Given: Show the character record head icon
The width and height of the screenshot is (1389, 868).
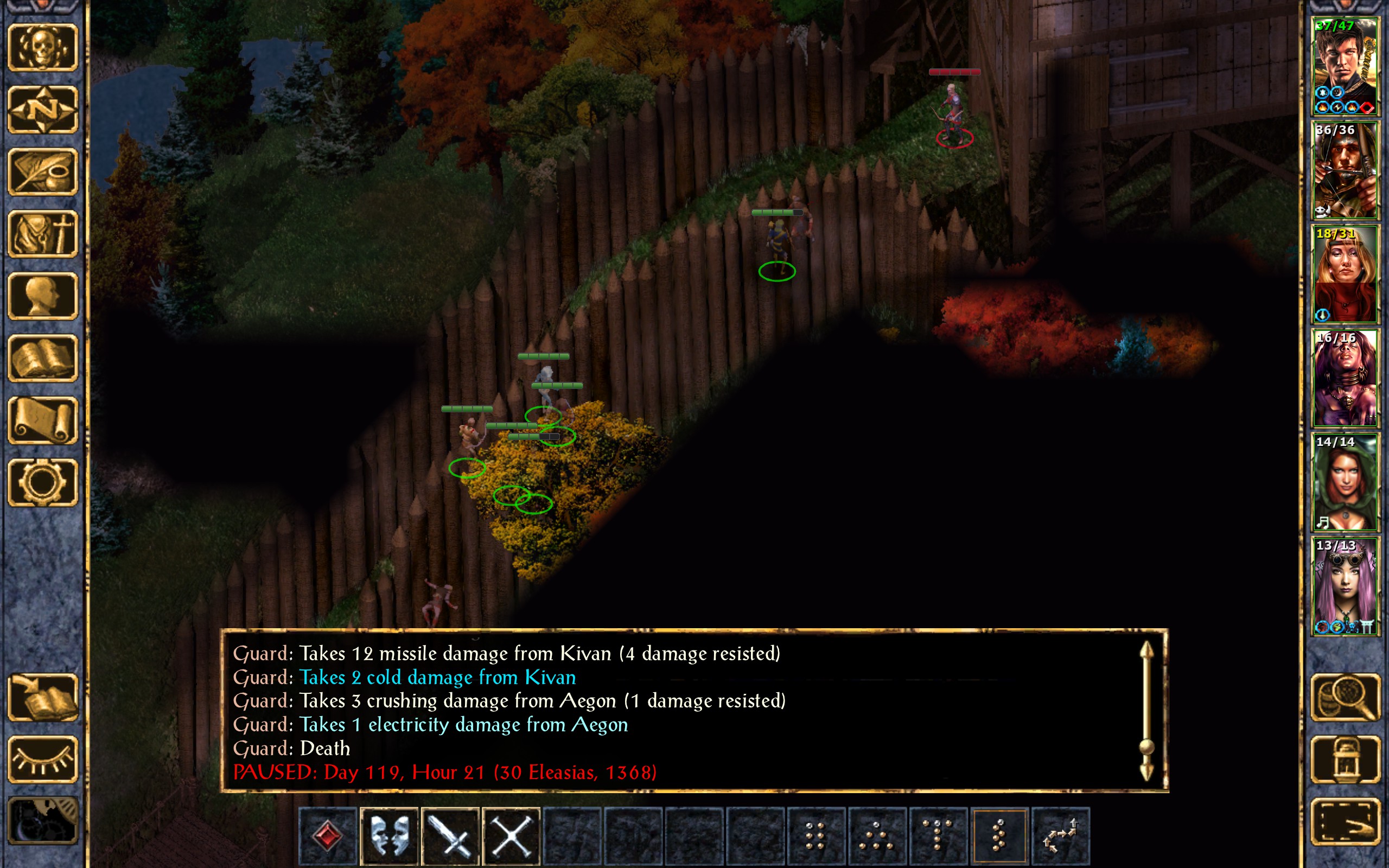Looking at the screenshot, I should click(43, 296).
